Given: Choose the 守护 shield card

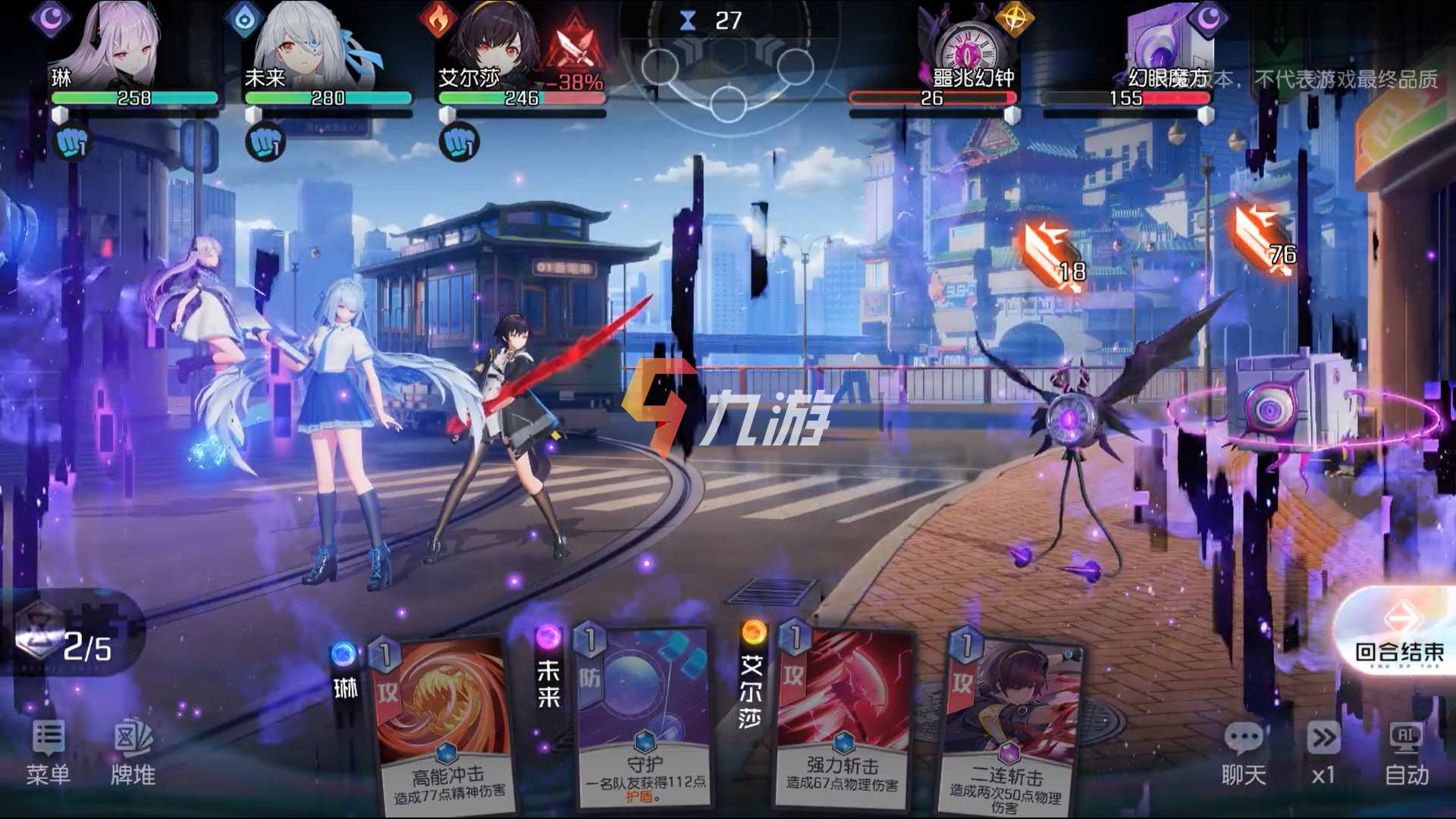Looking at the screenshot, I should (x=645, y=720).
